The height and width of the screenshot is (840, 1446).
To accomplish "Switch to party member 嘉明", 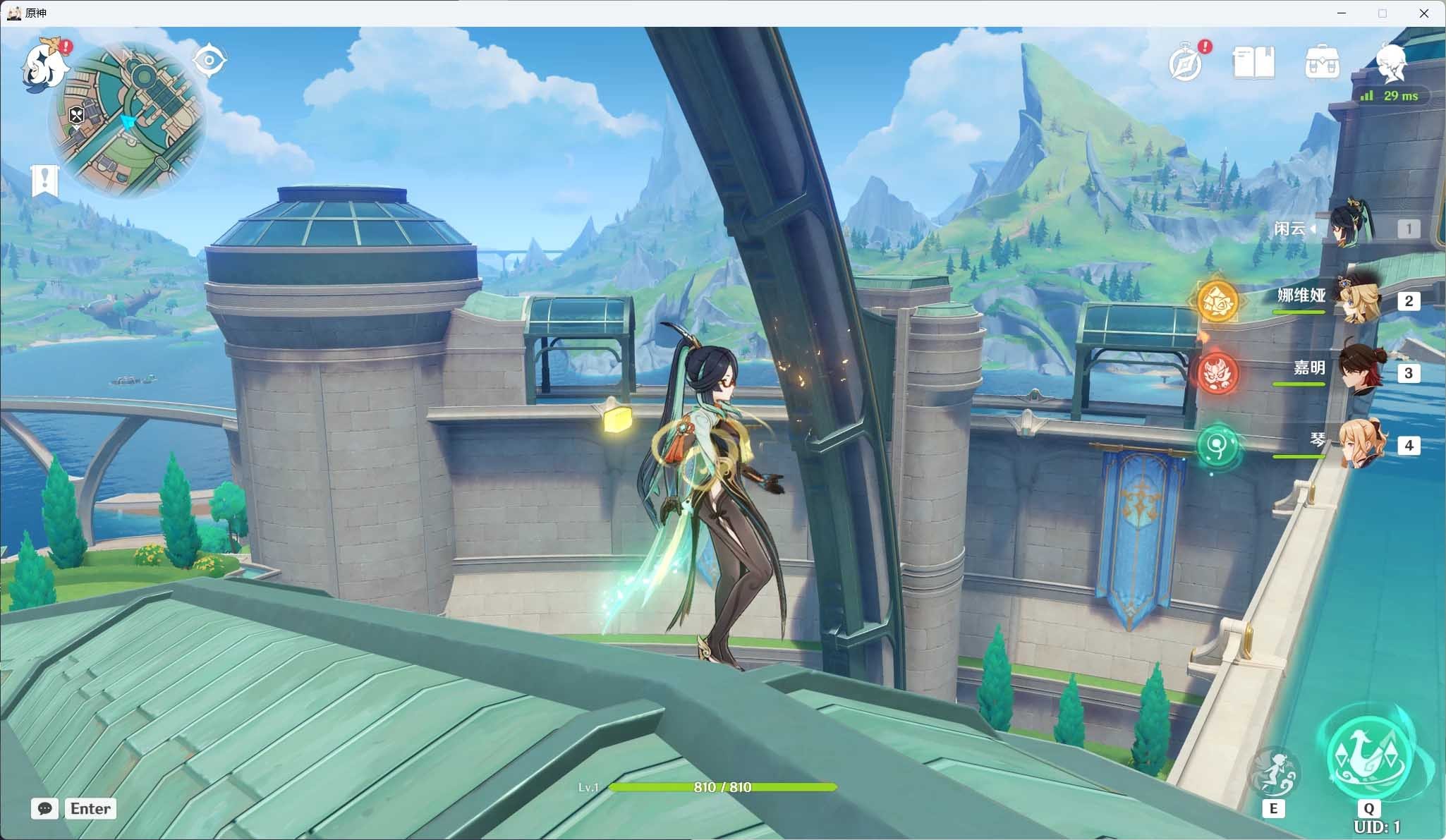I will coord(1359,372).
